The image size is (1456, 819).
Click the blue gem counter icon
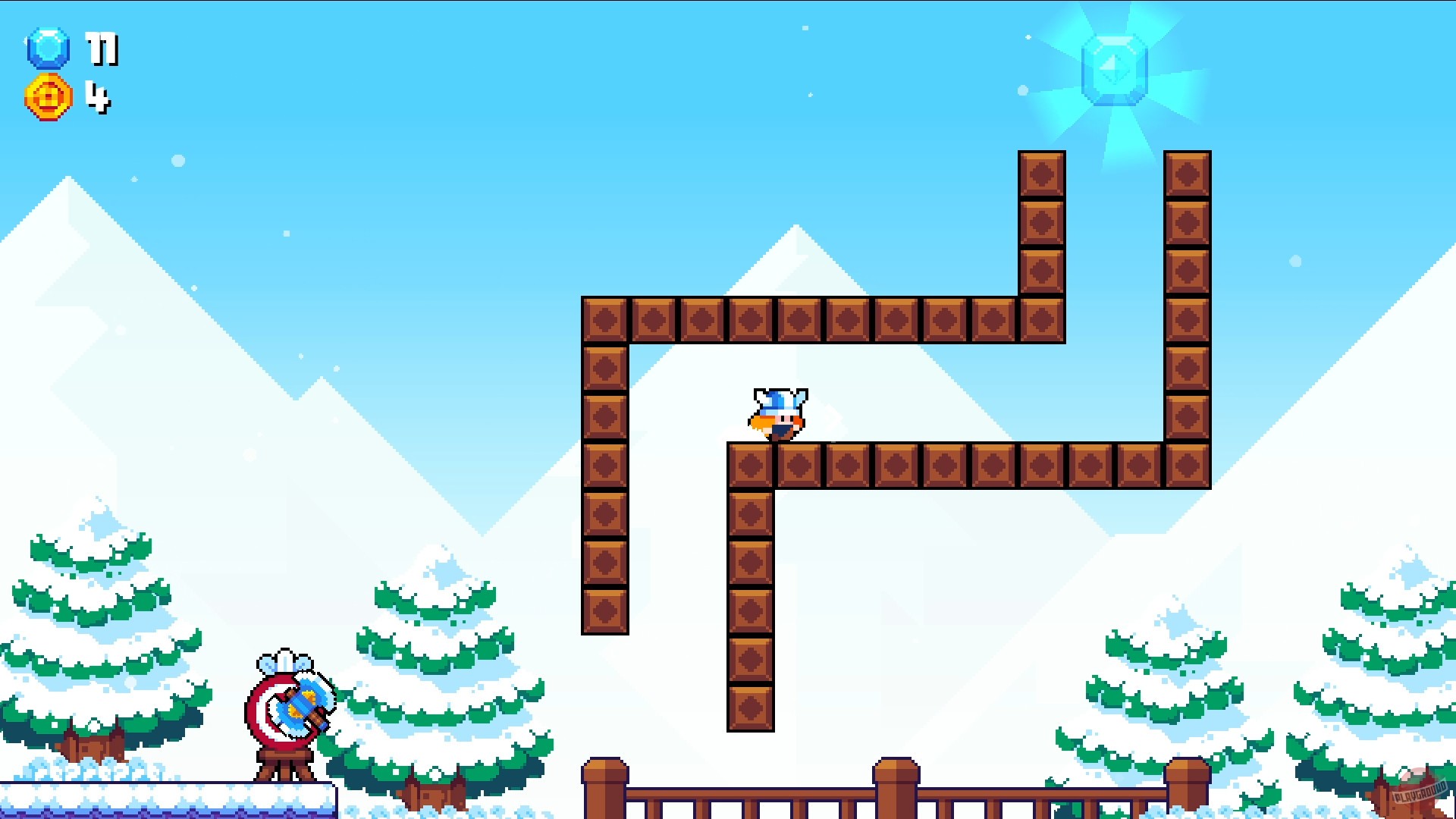pos(48,49)
